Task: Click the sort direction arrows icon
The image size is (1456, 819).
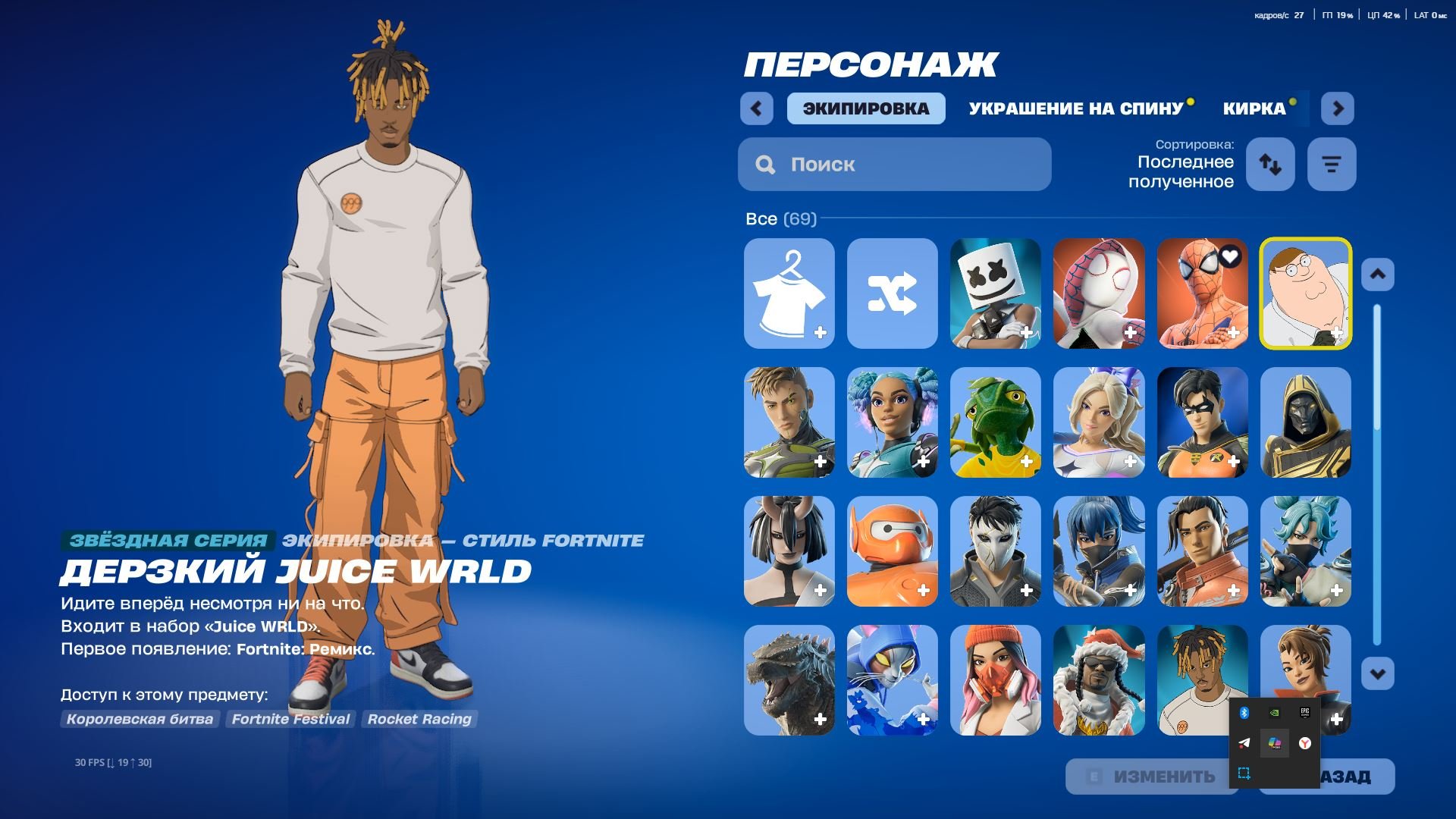Action: pos(1270,164)
